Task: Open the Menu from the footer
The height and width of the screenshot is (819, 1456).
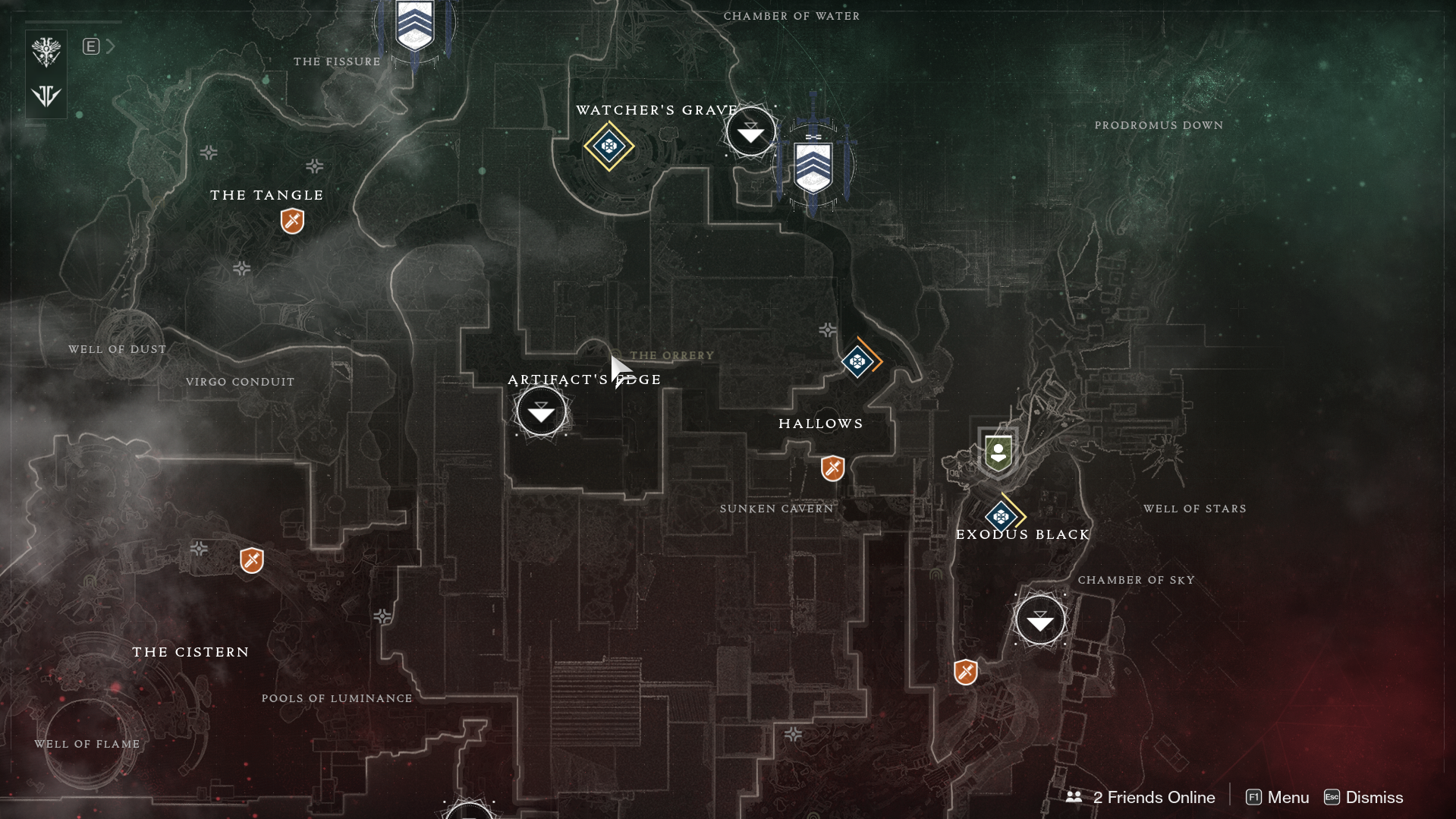Action: (x=1278, y=797)
